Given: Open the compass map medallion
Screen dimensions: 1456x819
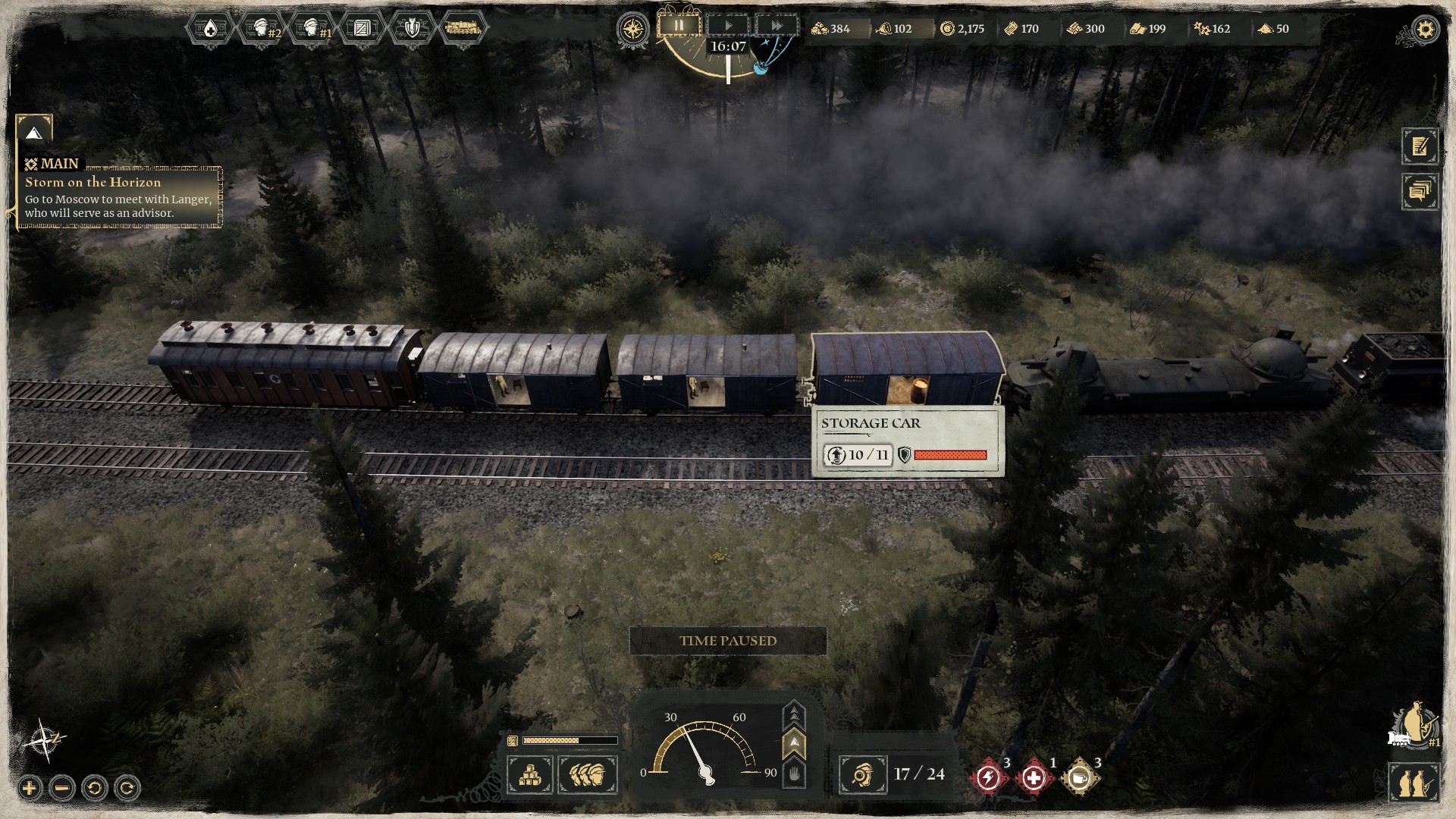Looking at the screenshot, I should 632,30.
